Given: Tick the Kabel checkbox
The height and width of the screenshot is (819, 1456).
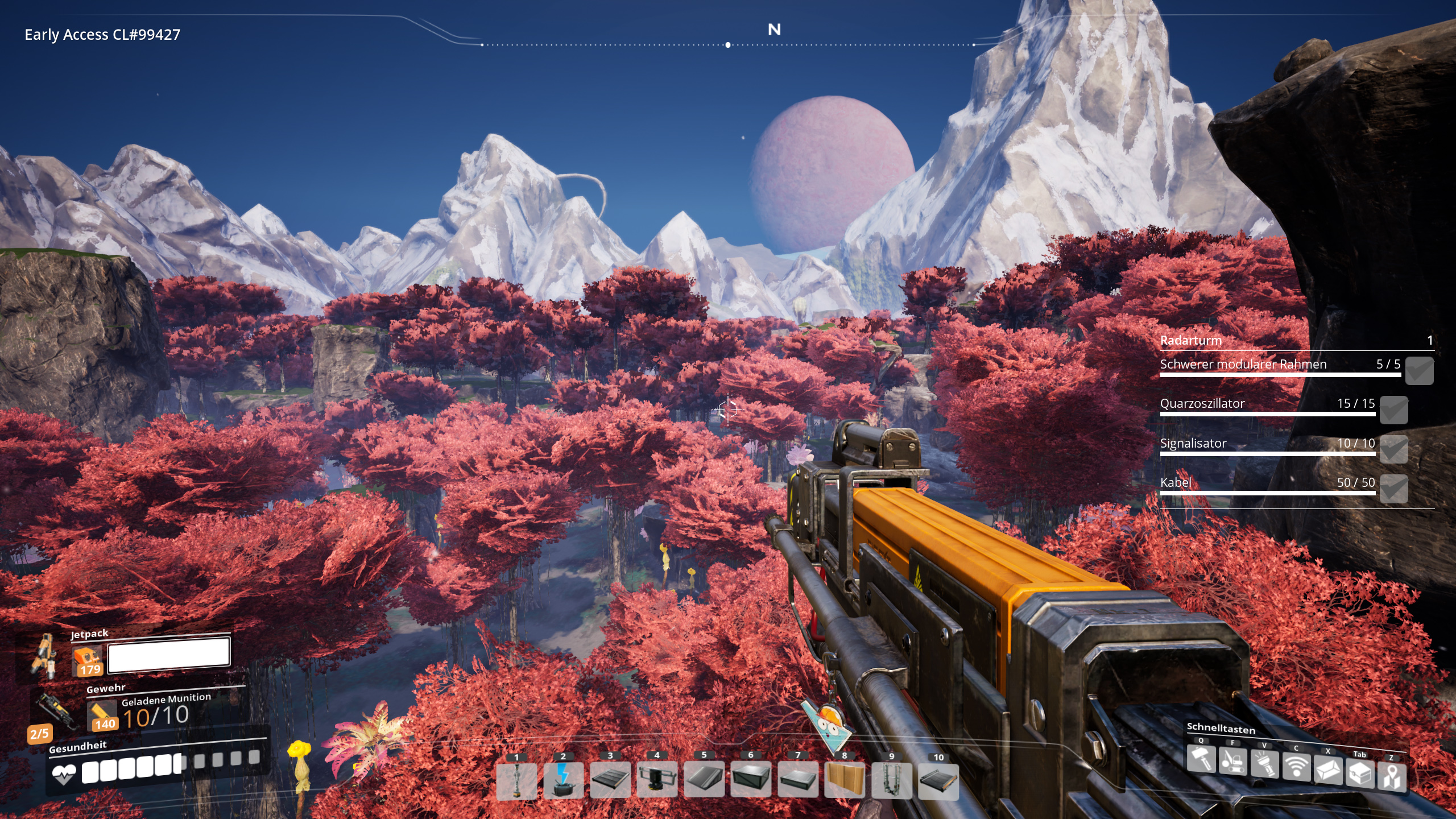Looking at the screenshot, I should pyautogui.click(x=1394, y=489).
